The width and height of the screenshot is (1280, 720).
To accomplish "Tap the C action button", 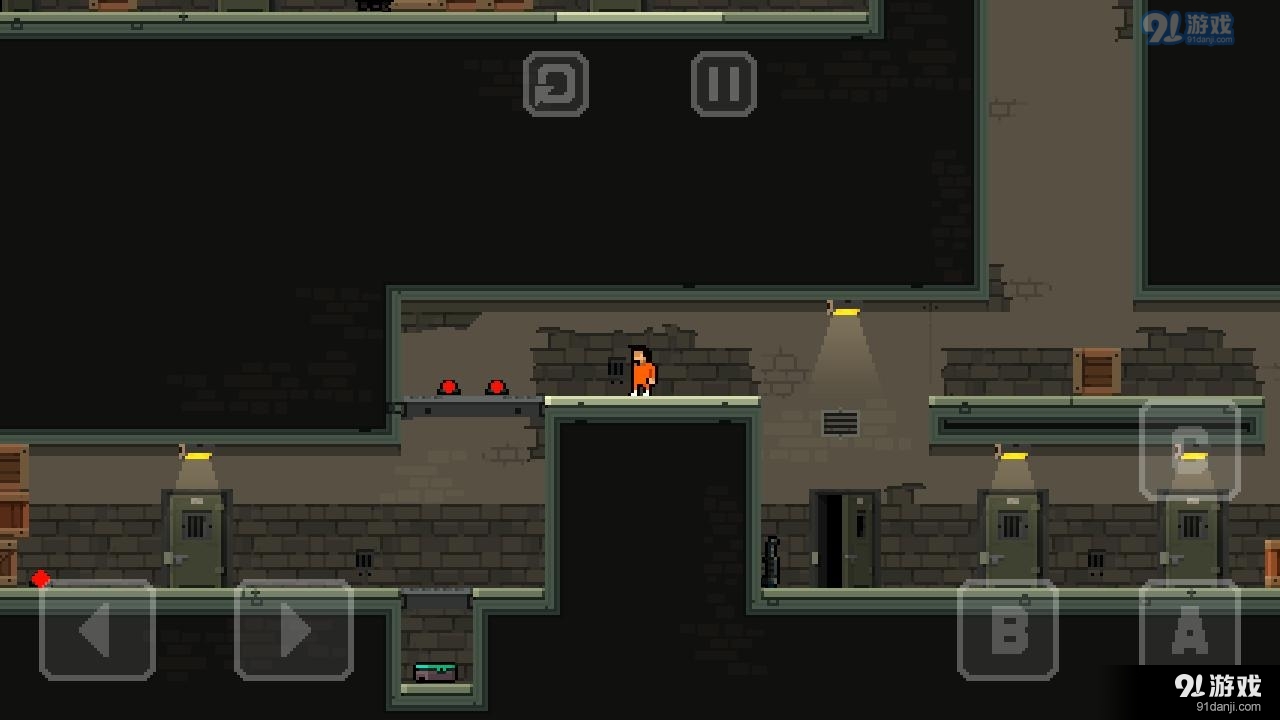I will (1189, 449).
